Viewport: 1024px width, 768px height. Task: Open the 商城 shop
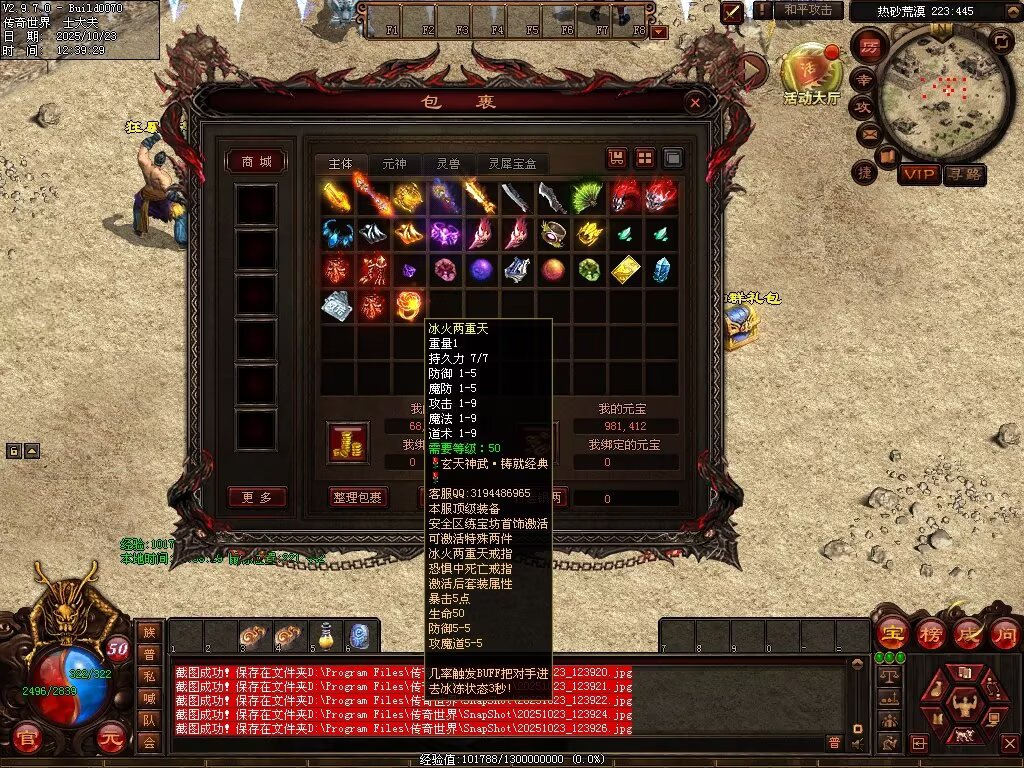click(256, 162)
